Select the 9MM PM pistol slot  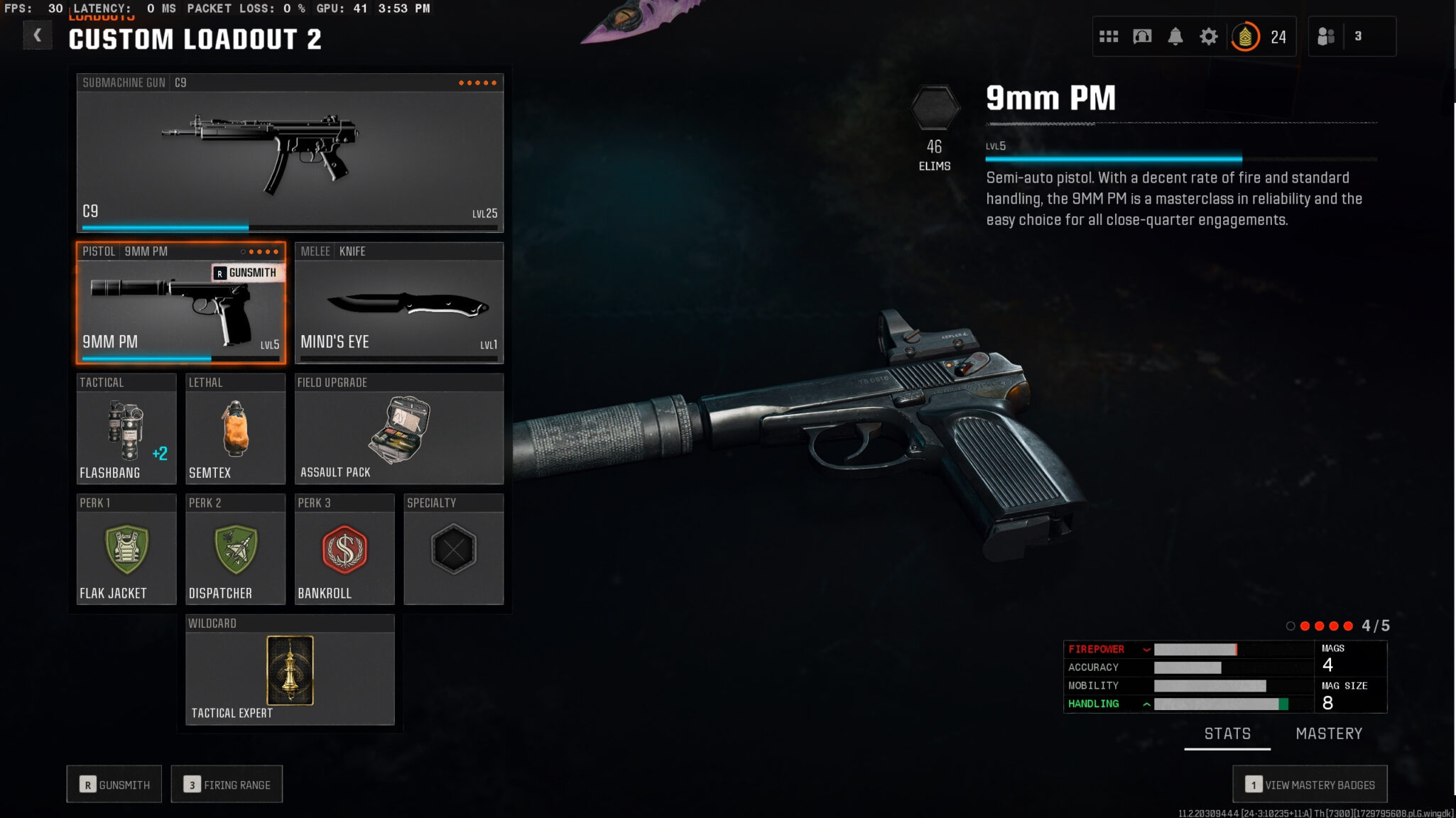pyautogui.click(x=180, y=303)
